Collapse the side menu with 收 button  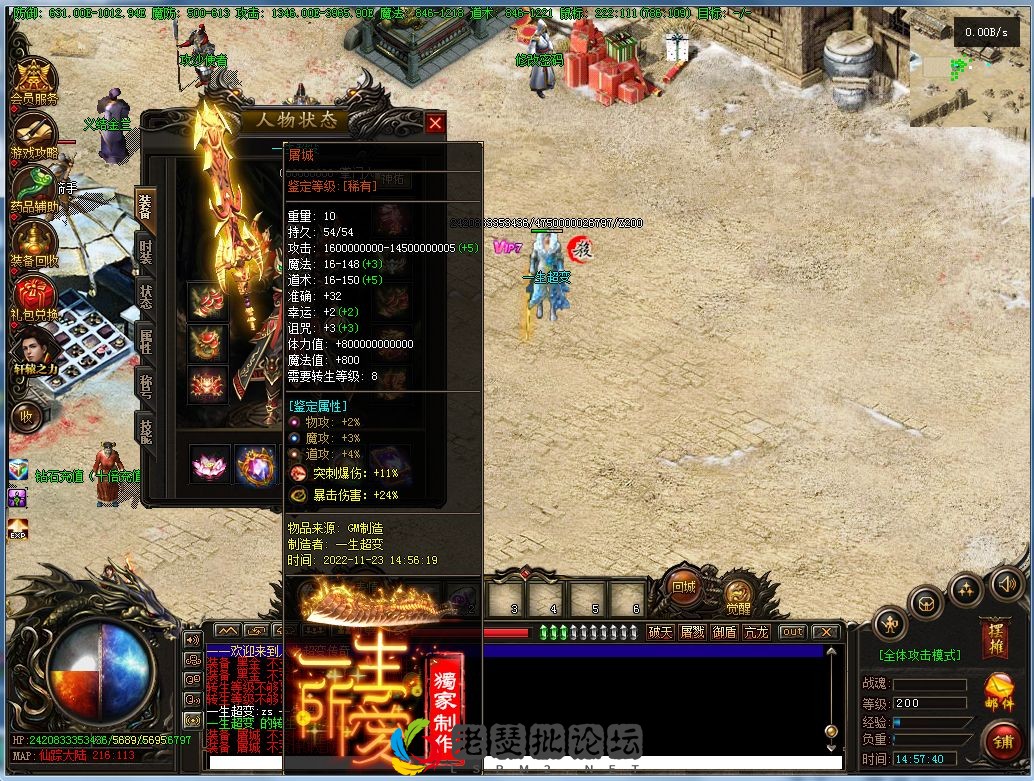(27, 416)
